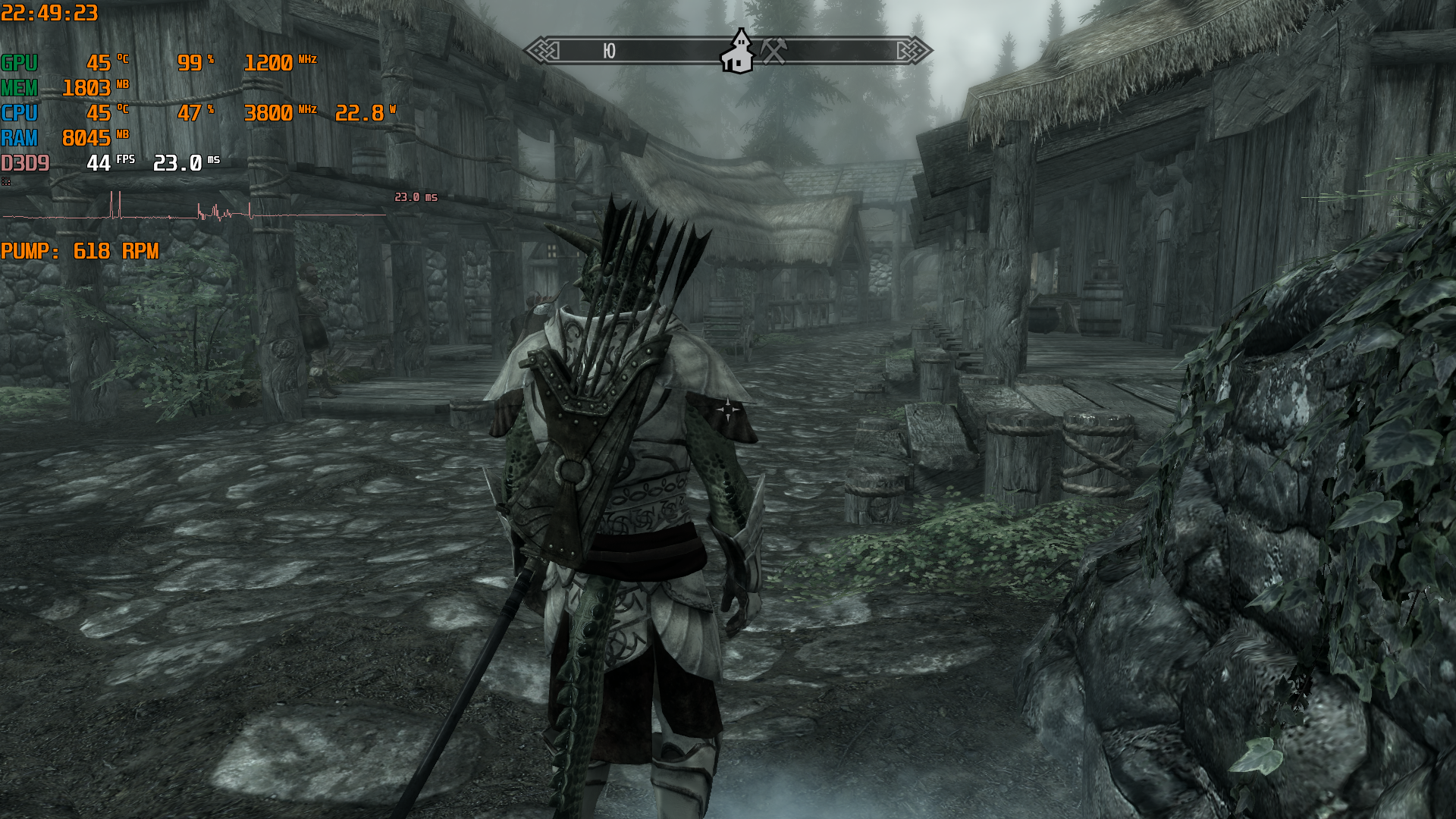Viewport: 1456px width, 819px height.
Task: Select the crossed tools compass marker
Action: click(x=773, y=51)
